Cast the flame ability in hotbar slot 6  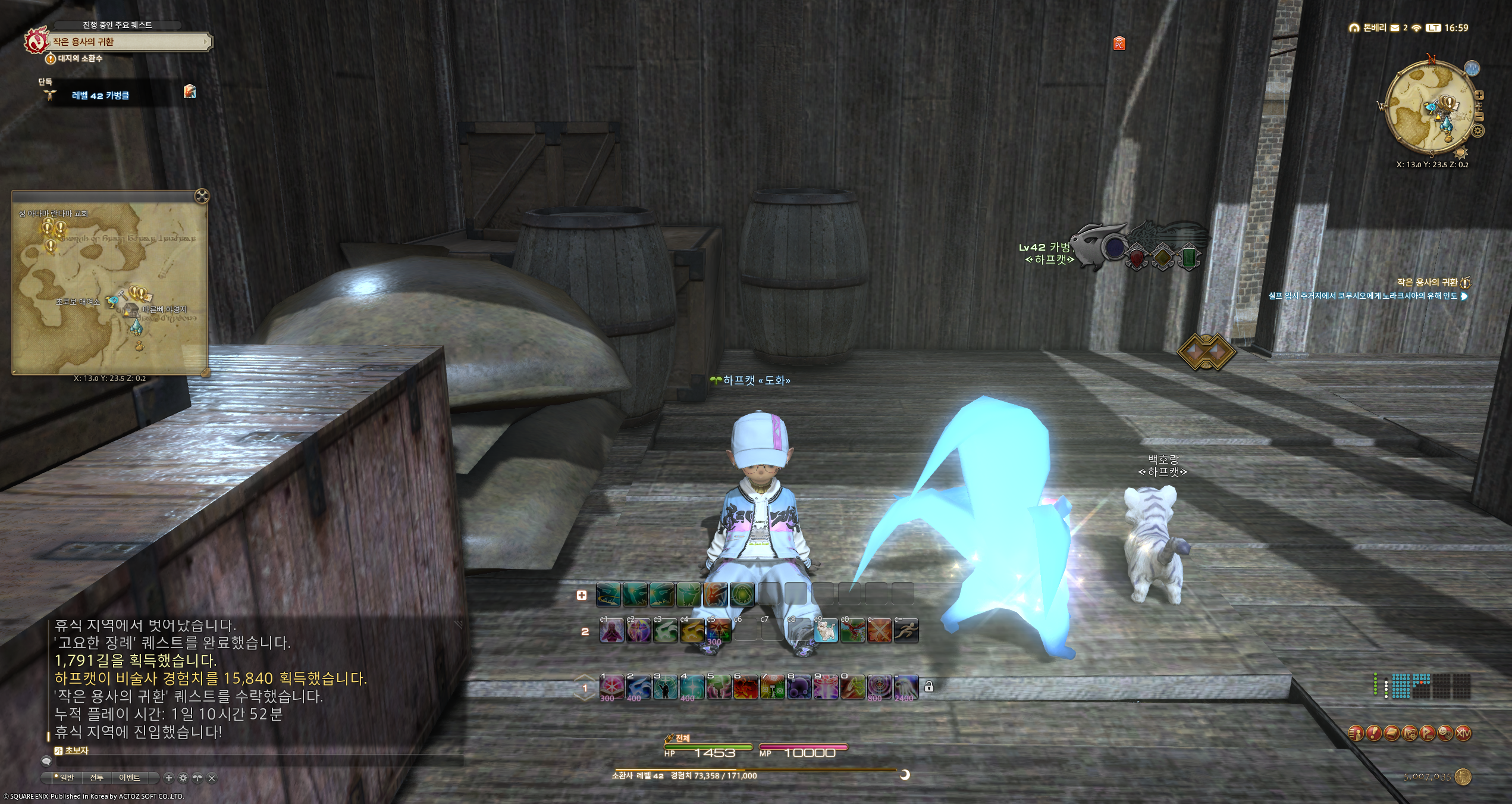coord(745,688)
